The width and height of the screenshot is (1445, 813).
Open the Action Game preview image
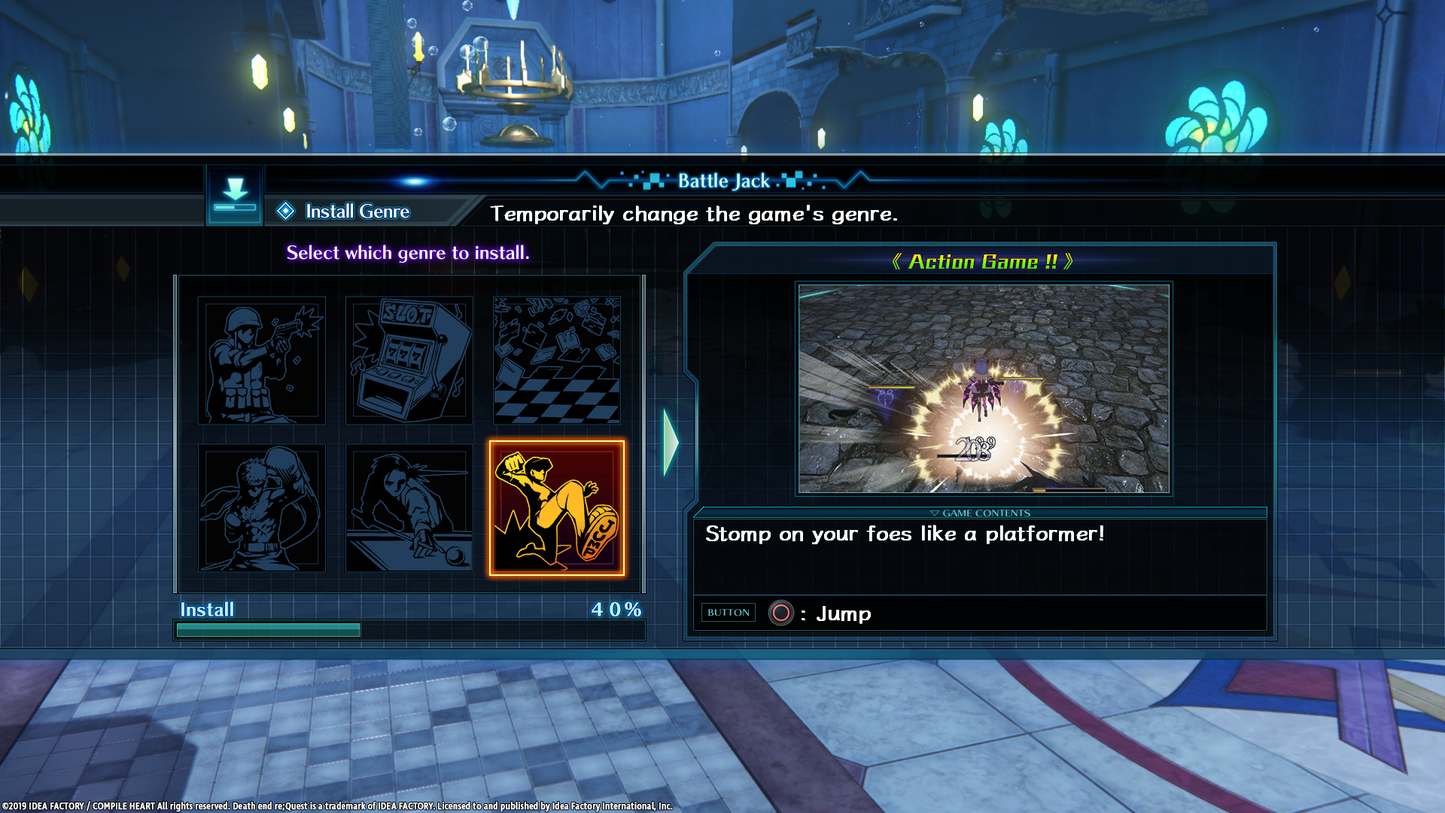point(984,388)
